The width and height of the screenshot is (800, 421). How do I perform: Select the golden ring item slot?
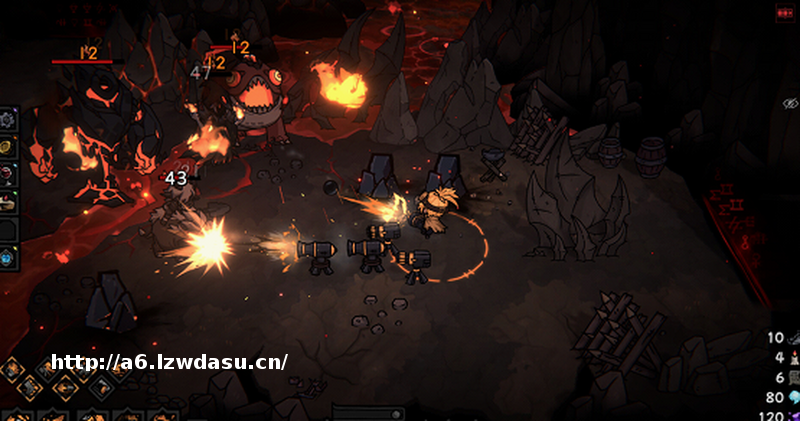(7, 147)
